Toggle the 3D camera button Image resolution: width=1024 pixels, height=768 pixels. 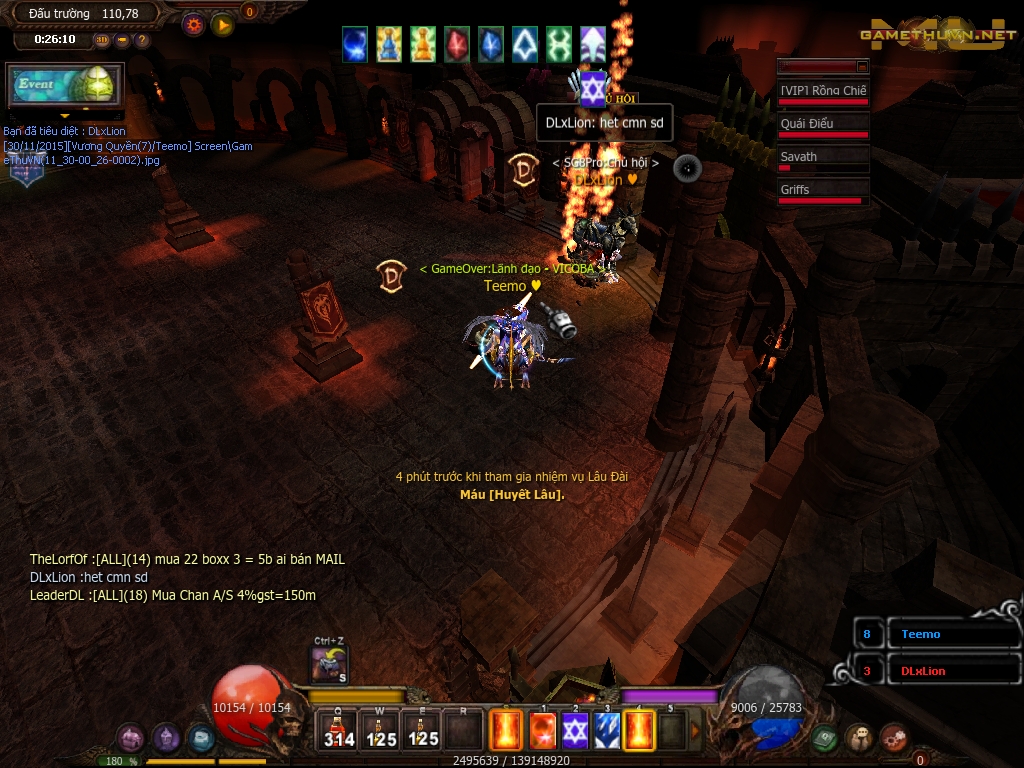(103, 40)
